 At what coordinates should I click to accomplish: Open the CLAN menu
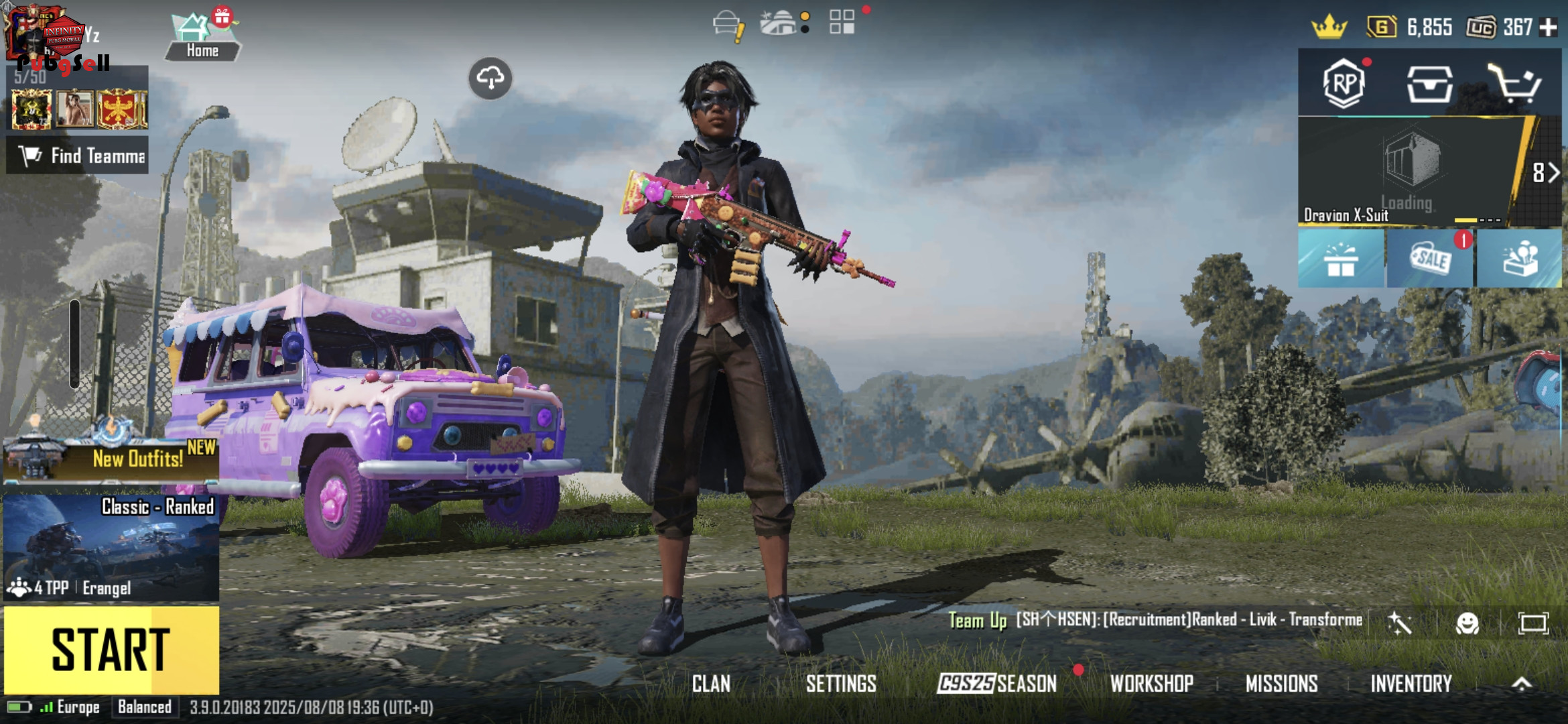click(711, 684)
